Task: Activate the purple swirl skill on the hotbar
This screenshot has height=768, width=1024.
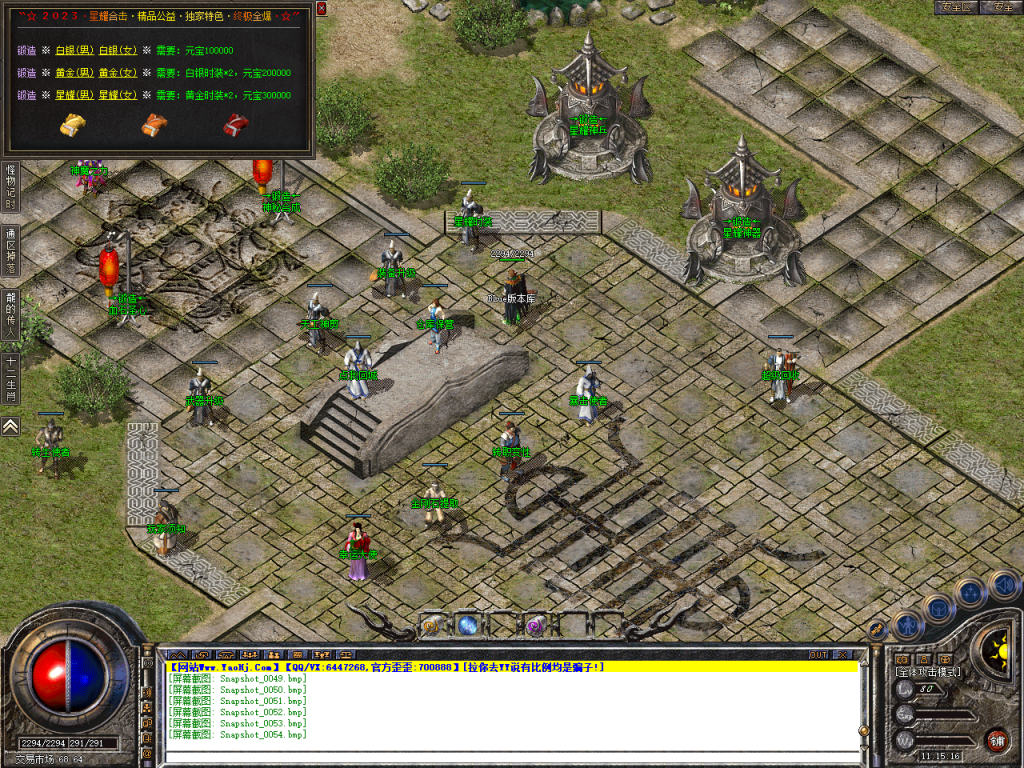Action: pos(536,626)
